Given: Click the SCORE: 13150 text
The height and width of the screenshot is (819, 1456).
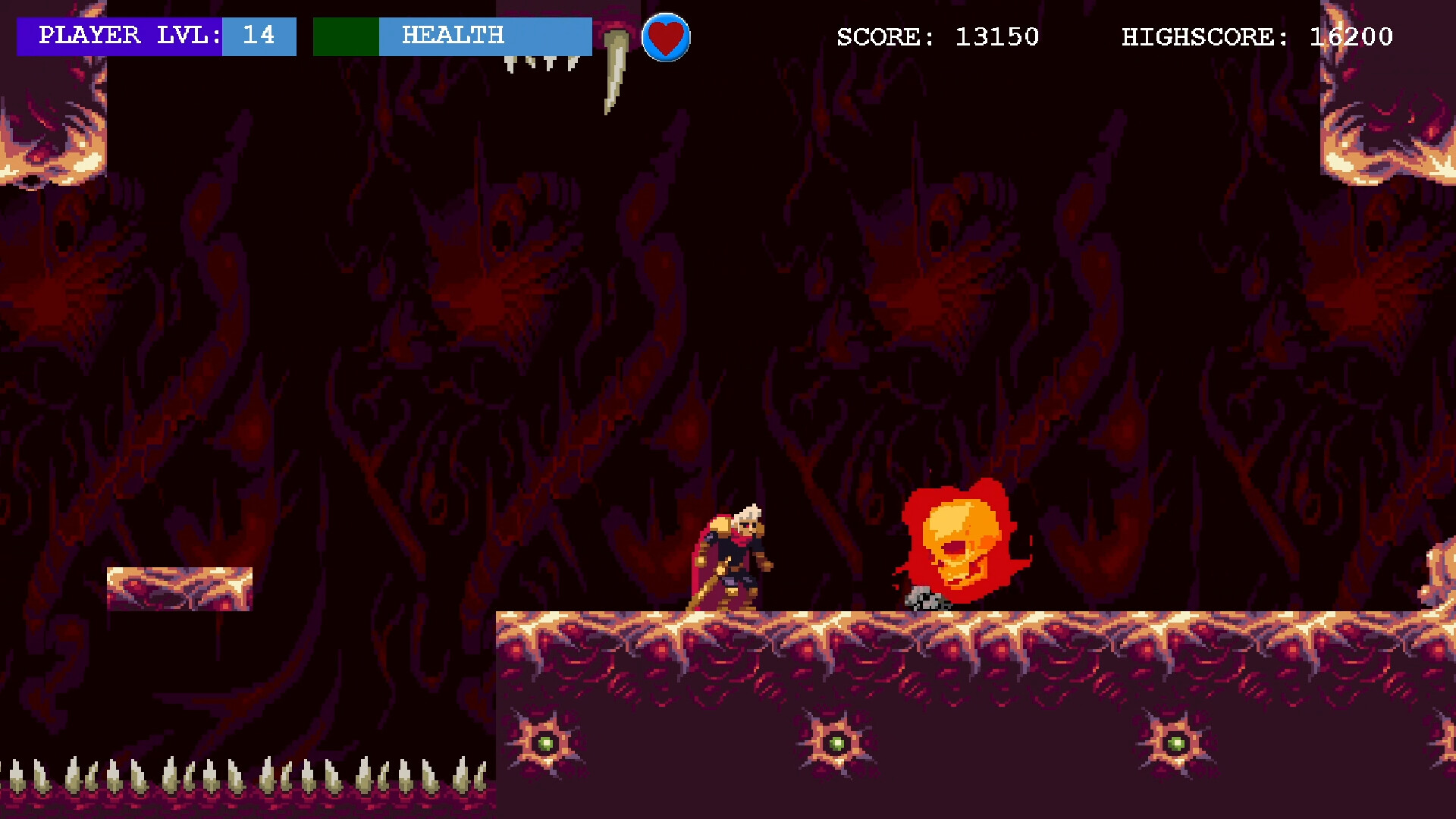Looking at the screenshot, I should [x=938, y=36].
